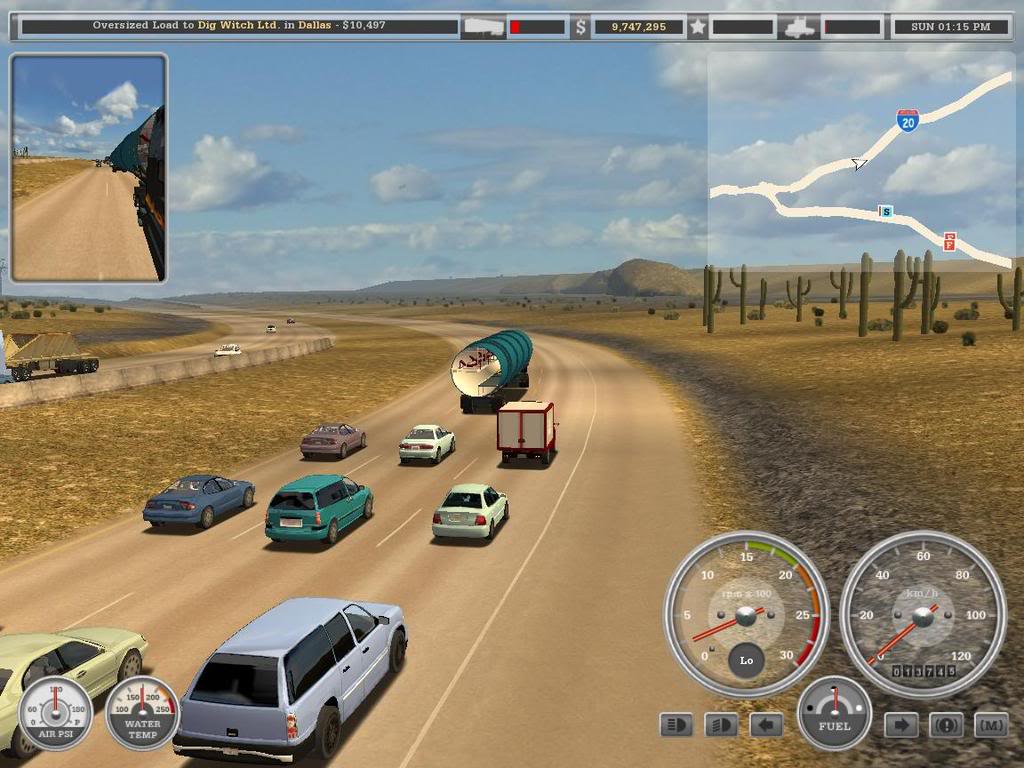Click the red F marker on the map

pos(949,241)
